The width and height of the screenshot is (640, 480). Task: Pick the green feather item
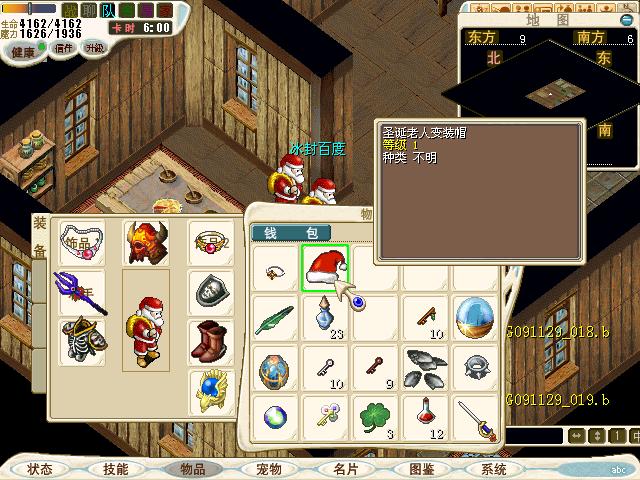[273, 318]
